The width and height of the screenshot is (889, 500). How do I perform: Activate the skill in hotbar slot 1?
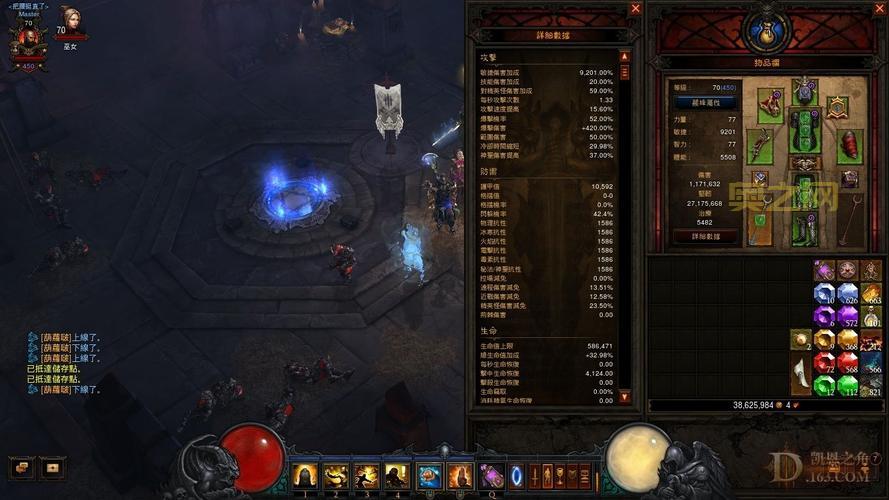click(x=304, y=475)
